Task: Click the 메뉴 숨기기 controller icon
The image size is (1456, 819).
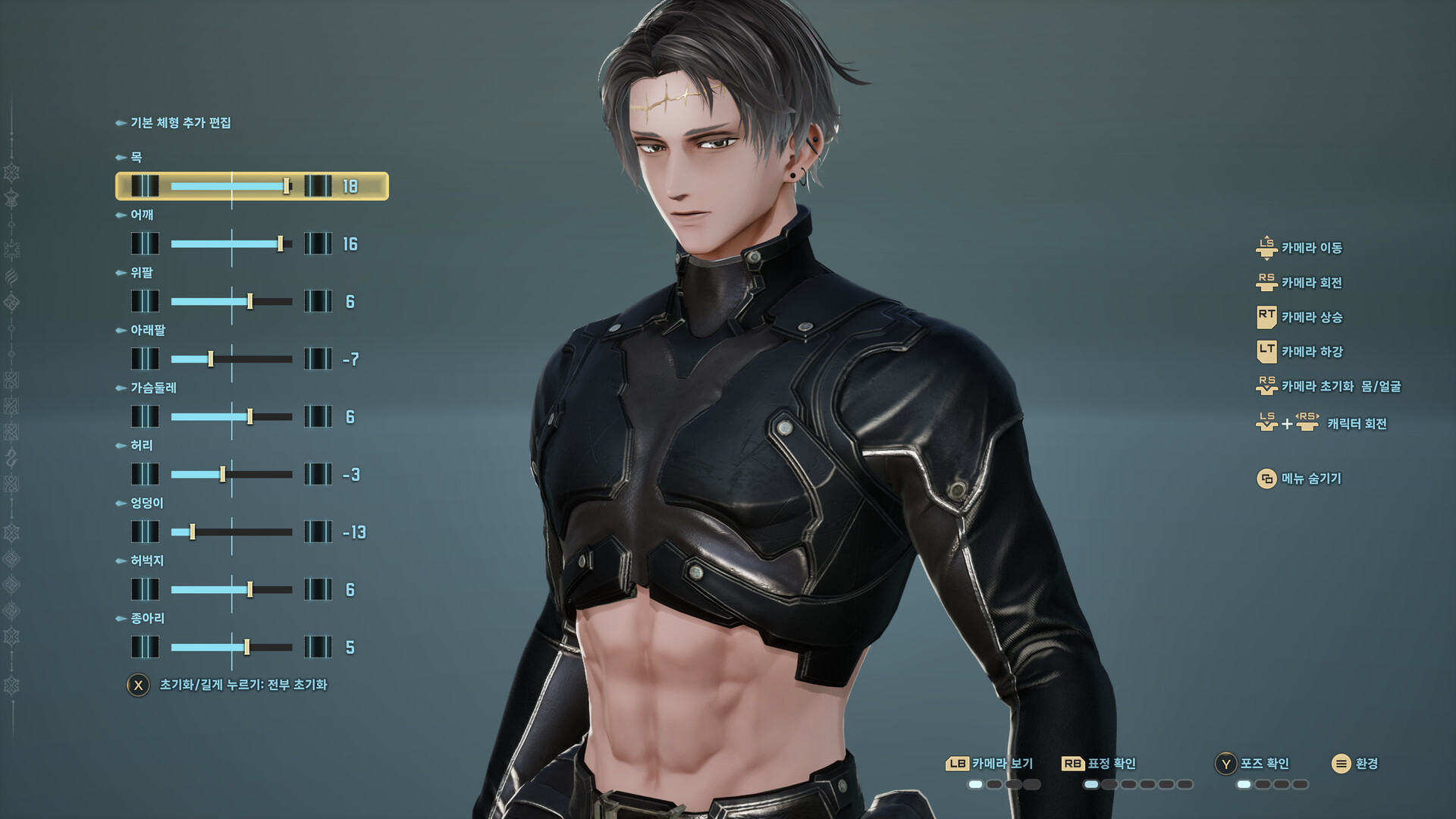Action: coord(1267,479)
